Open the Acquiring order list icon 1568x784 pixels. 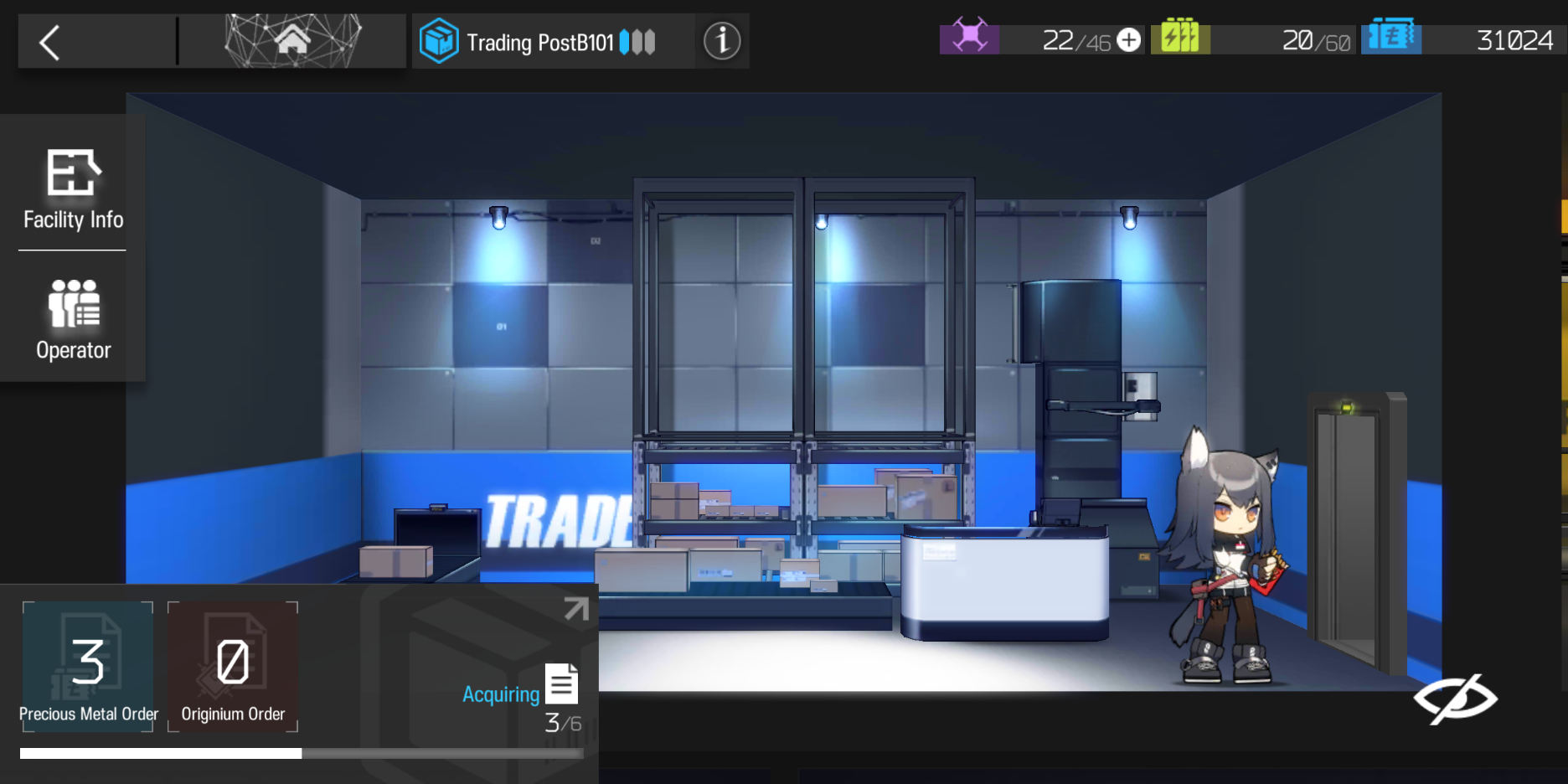point(561,683)
